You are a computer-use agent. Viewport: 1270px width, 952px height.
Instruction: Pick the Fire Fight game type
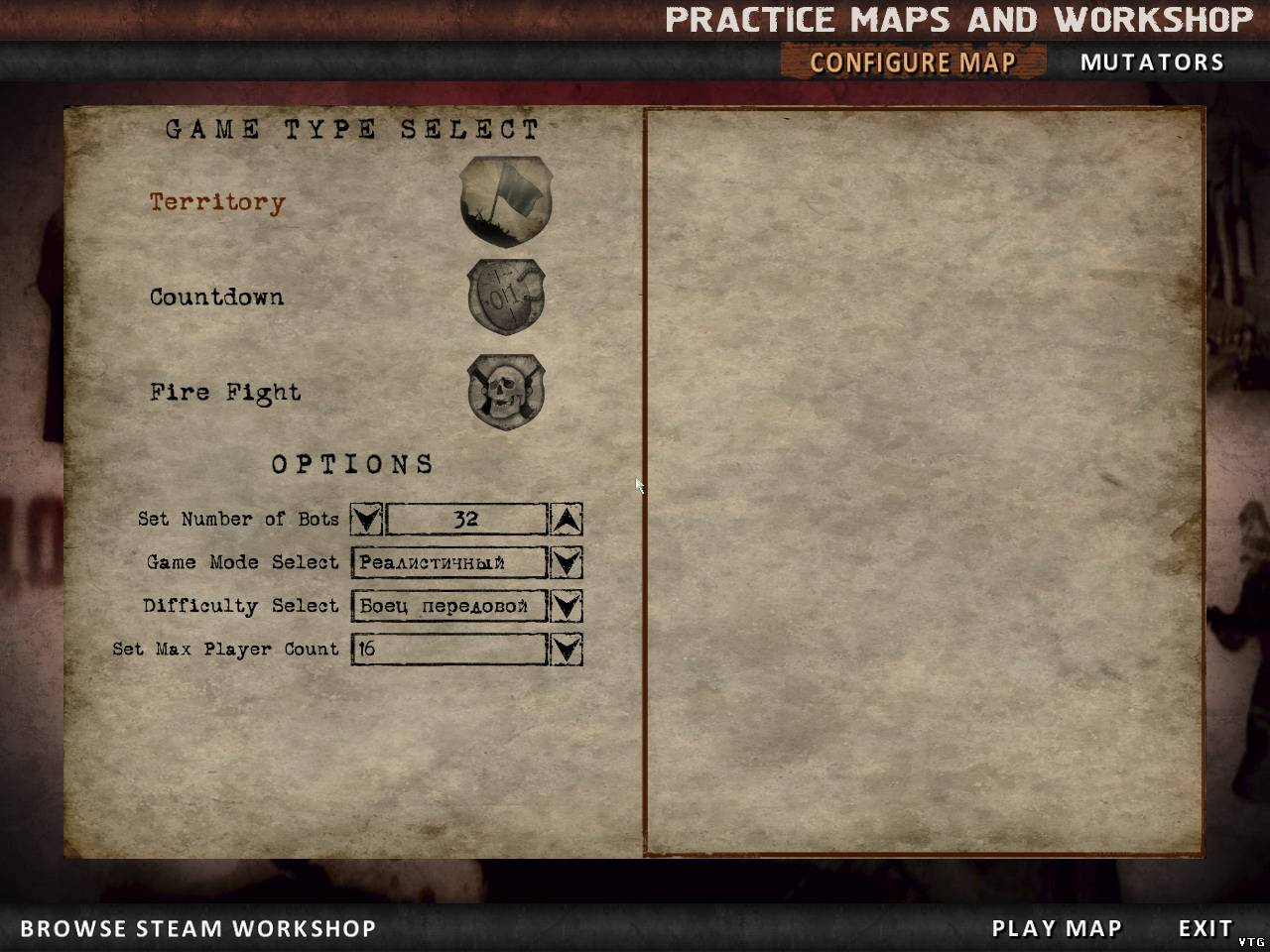(x=225, y=392)
